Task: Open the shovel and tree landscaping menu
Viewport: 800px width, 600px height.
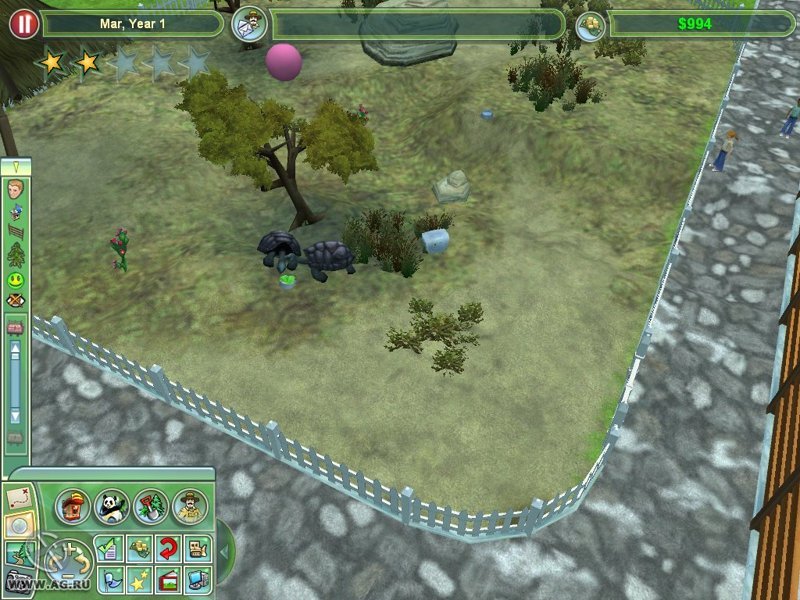Action: 150,506
